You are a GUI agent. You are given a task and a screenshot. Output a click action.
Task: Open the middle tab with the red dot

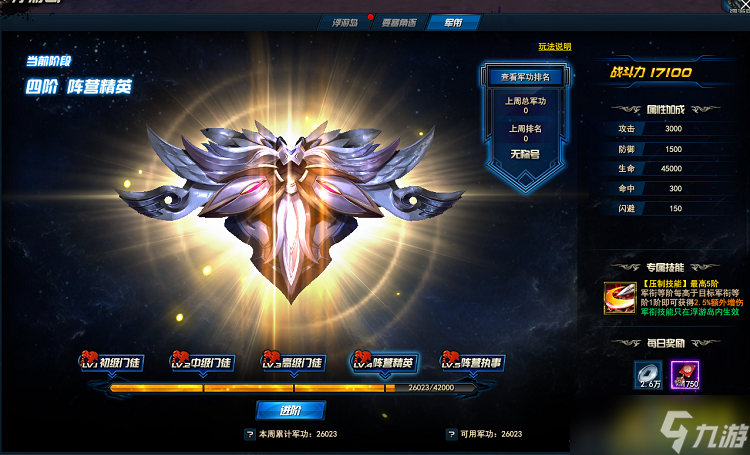tap(400, 22)
